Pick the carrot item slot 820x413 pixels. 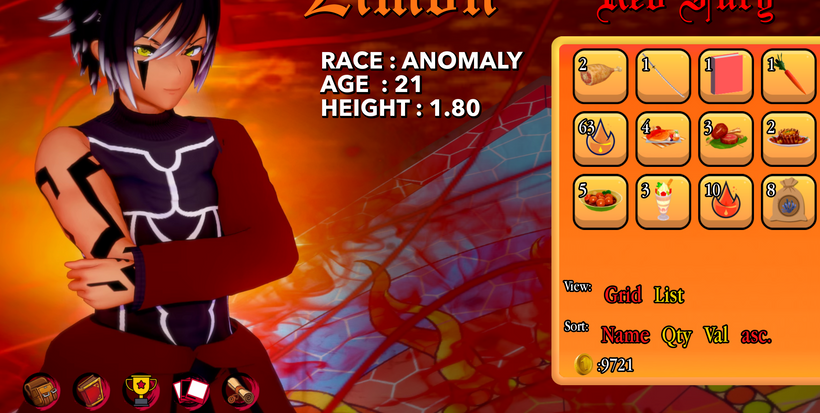click(789, 76)
